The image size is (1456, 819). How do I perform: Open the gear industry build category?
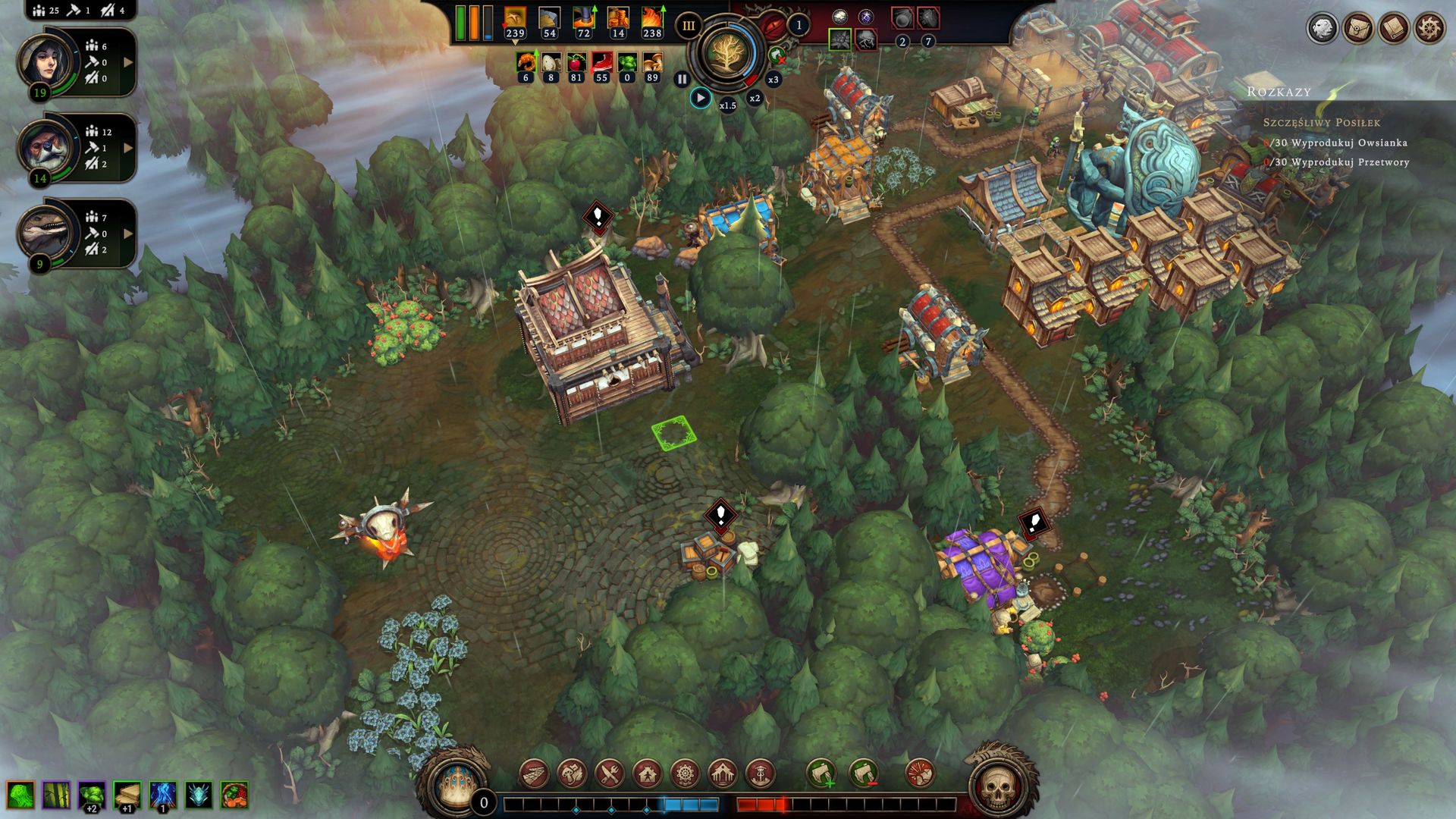(685, 773)
